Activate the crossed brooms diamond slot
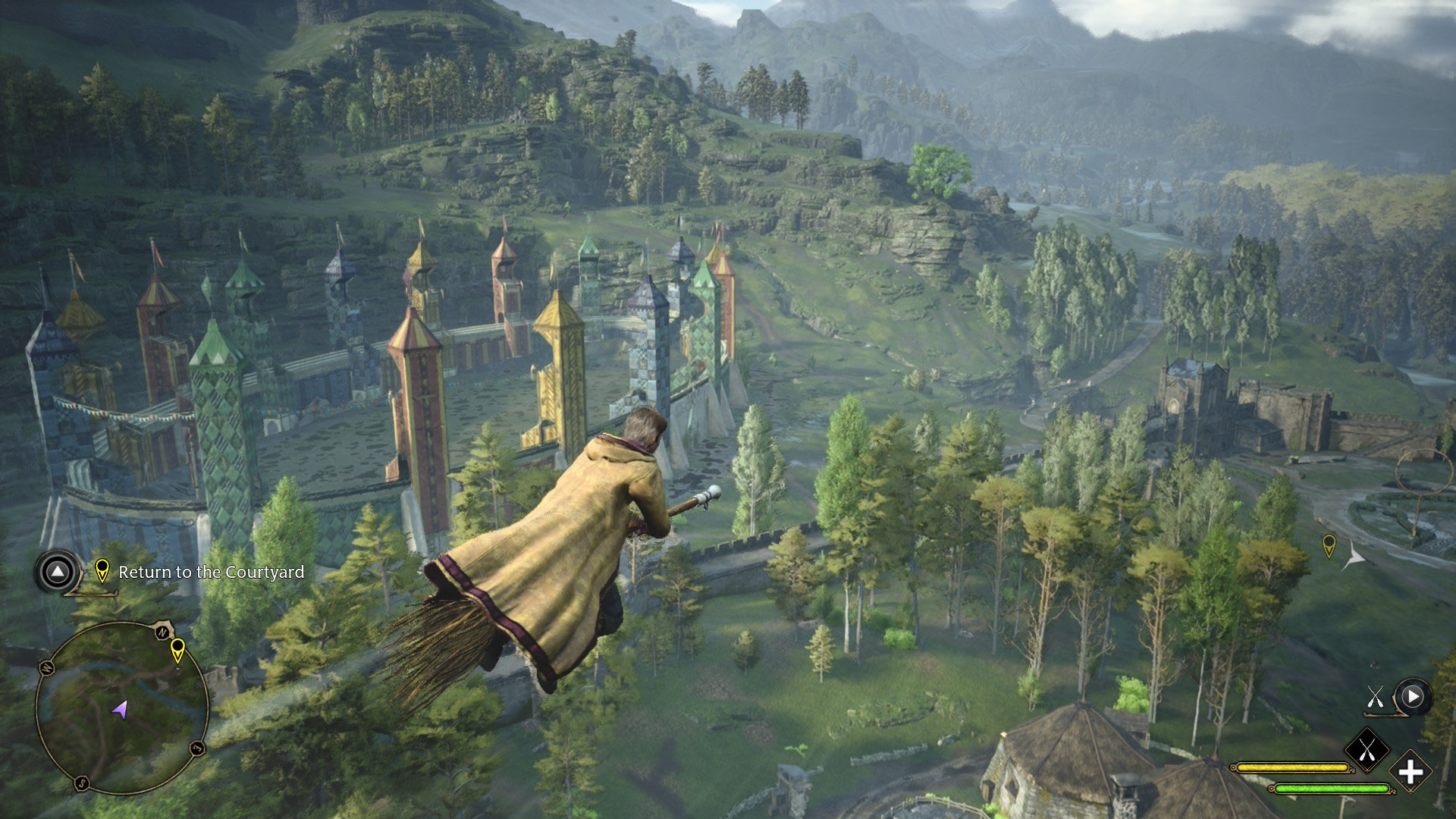Image resolution: width=1456 pixels, height=819 pixels. pyautogui.click(x=1367, y=750)
